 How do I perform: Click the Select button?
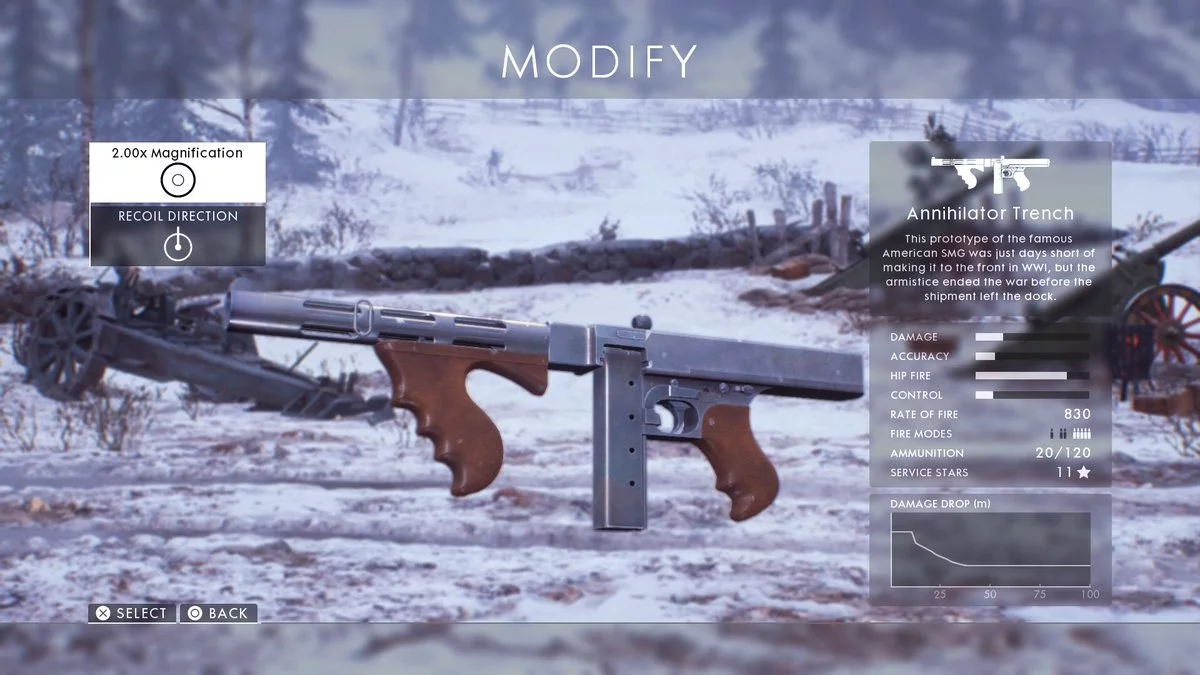[132, 613]
